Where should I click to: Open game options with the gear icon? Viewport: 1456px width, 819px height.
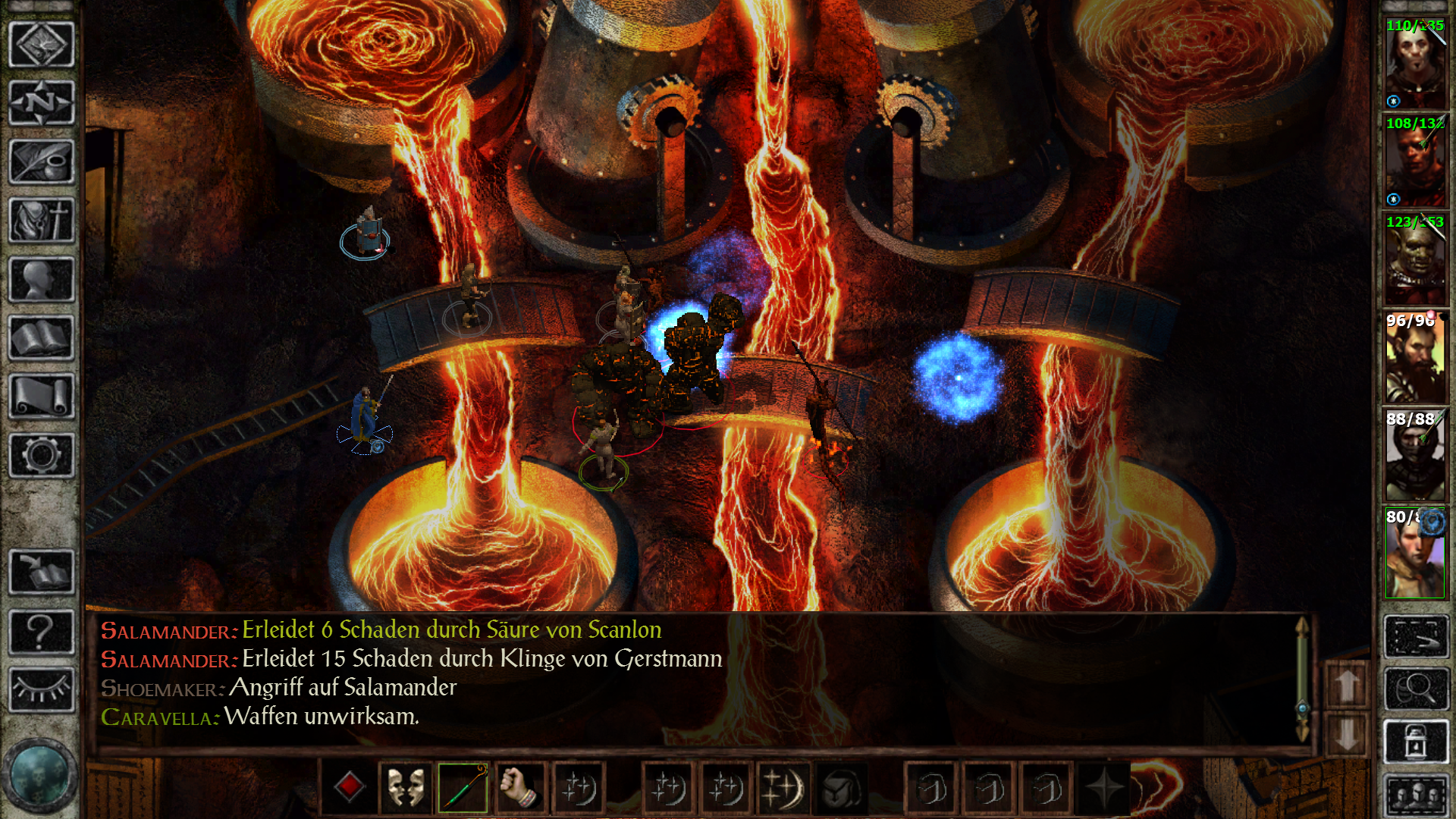point(41,455)
